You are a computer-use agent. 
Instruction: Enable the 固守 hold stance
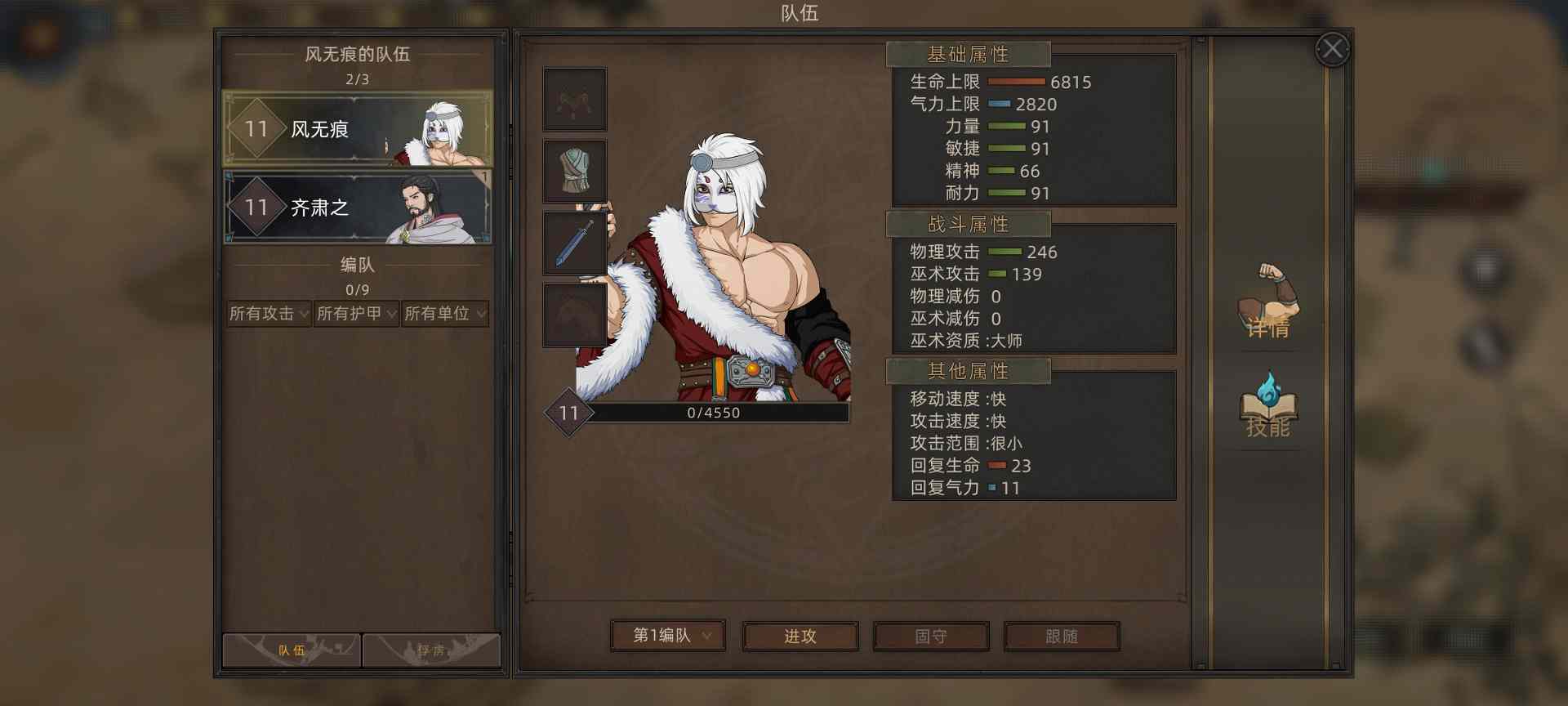pyautogui.click(x=930, y=637)
